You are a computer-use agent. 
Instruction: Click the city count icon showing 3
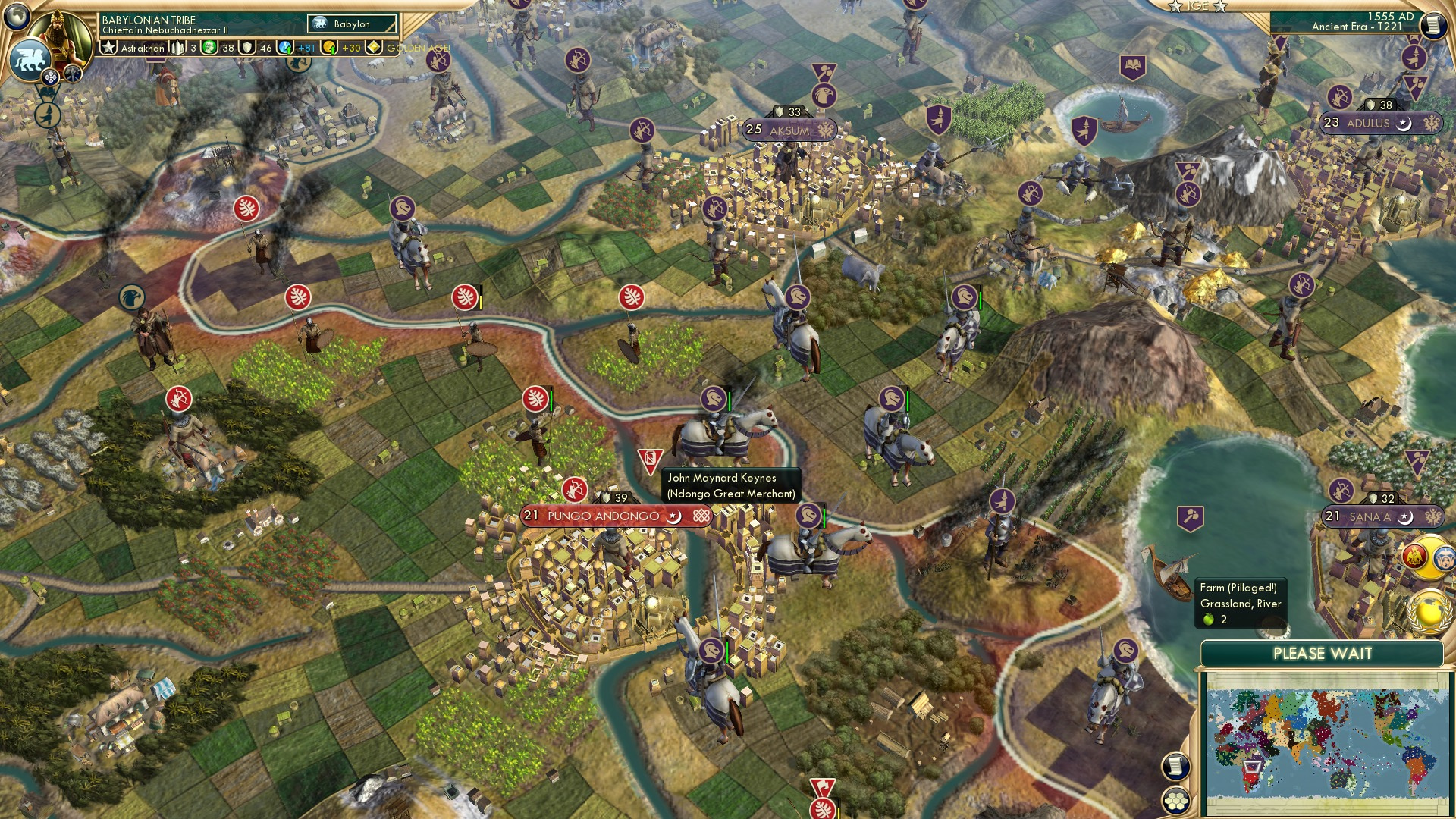182,48
